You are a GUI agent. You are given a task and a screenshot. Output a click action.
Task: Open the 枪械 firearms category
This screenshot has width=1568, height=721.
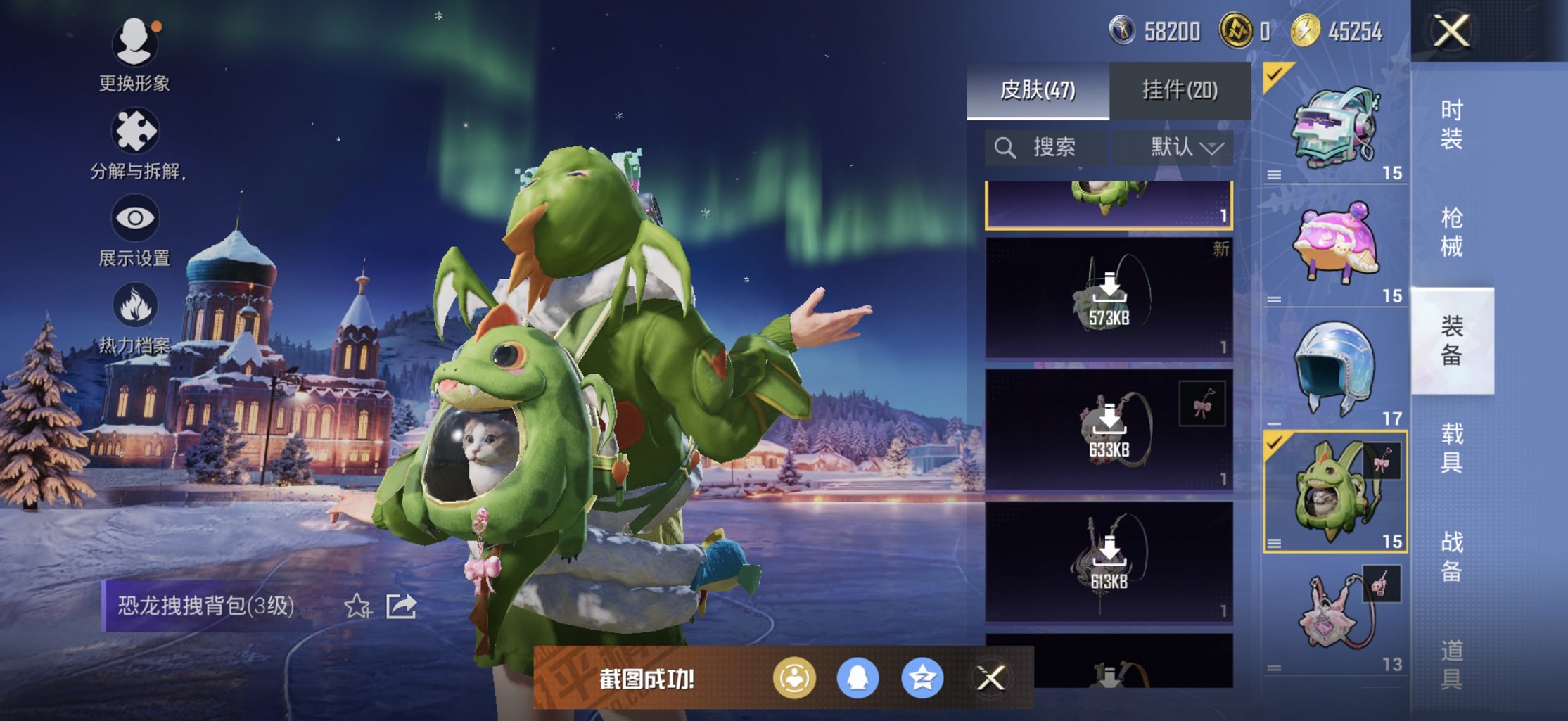tap(1451, 232)
